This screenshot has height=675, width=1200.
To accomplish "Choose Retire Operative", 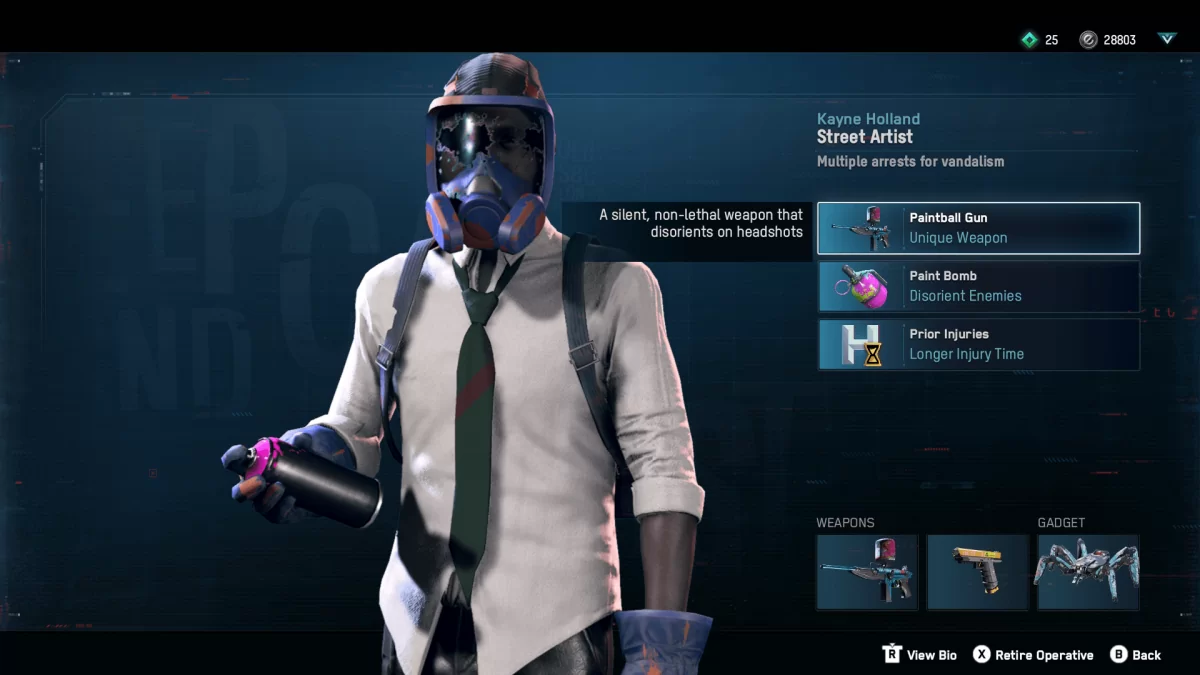I will (1034, 655).
